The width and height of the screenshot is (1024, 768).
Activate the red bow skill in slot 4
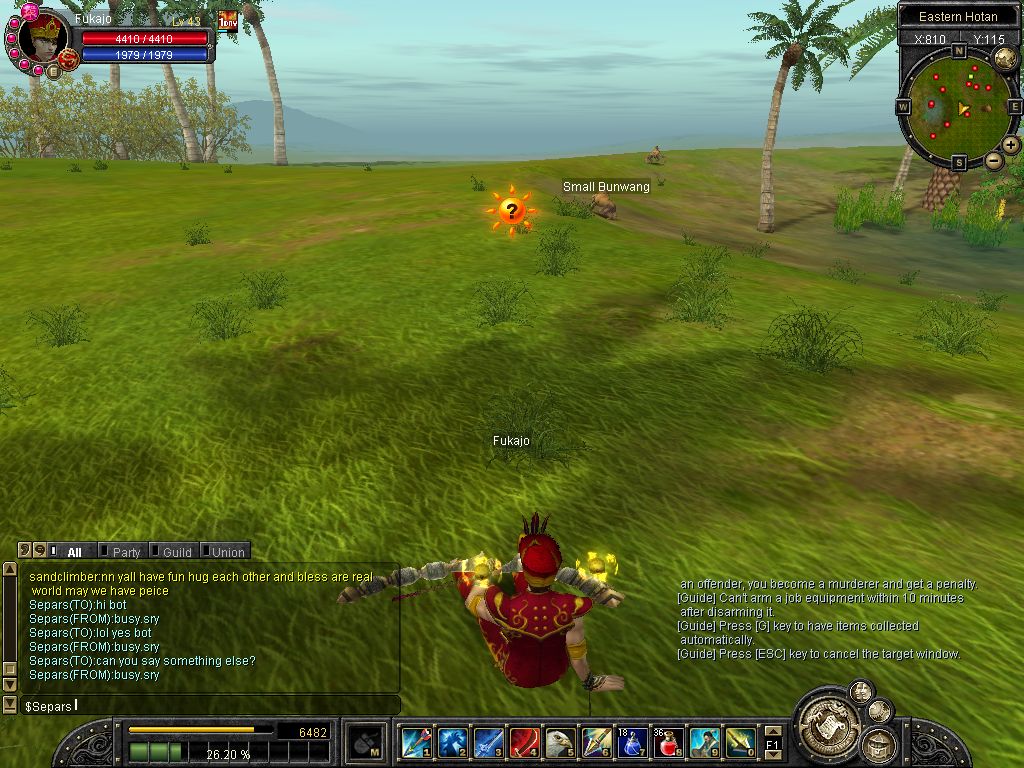[x=524, y=743]
